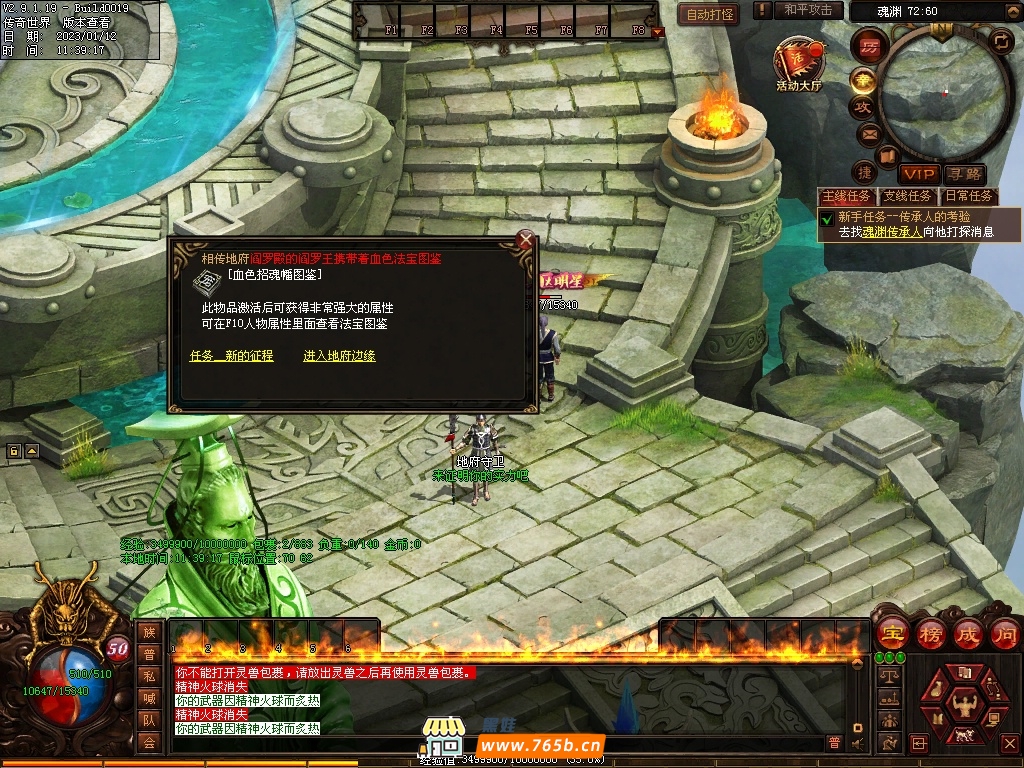Select the 进入地府边缘 dialogue option
This screenshot has width=1024, height=768.
[339, 356]
